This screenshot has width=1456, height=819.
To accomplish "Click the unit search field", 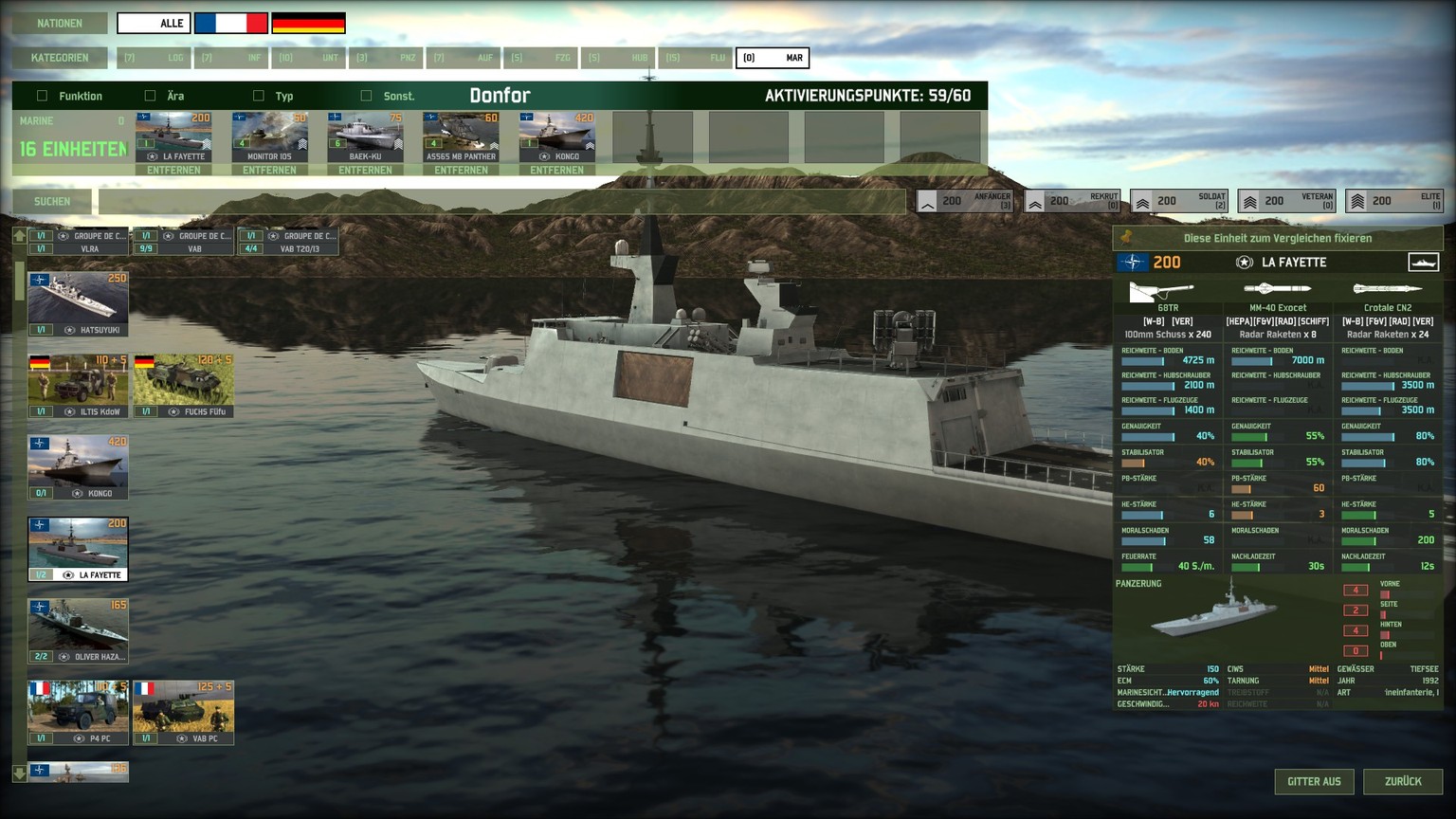I will tap(500, 201).
